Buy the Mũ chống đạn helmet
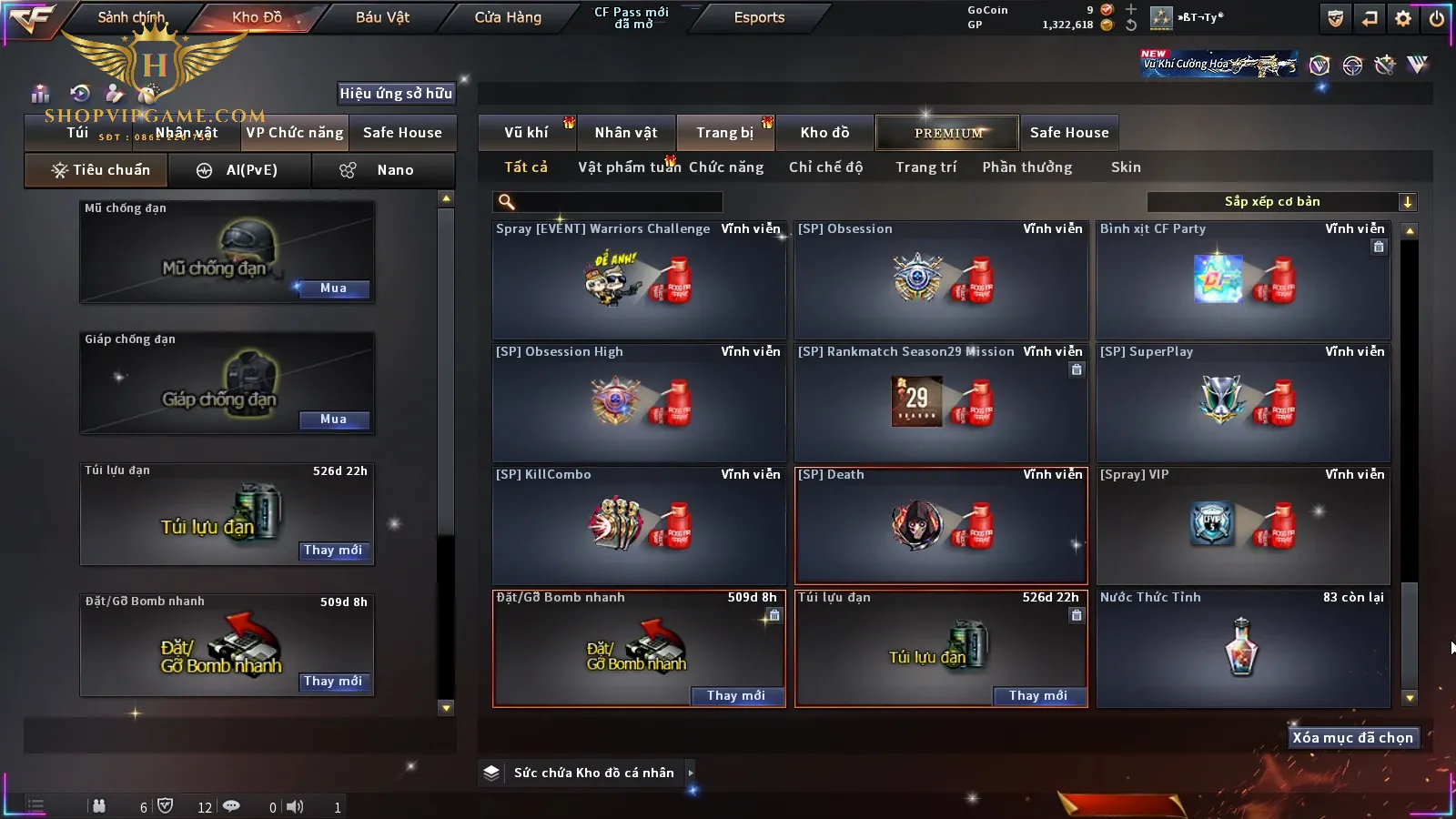1456x819 pixels. (333, 288)
